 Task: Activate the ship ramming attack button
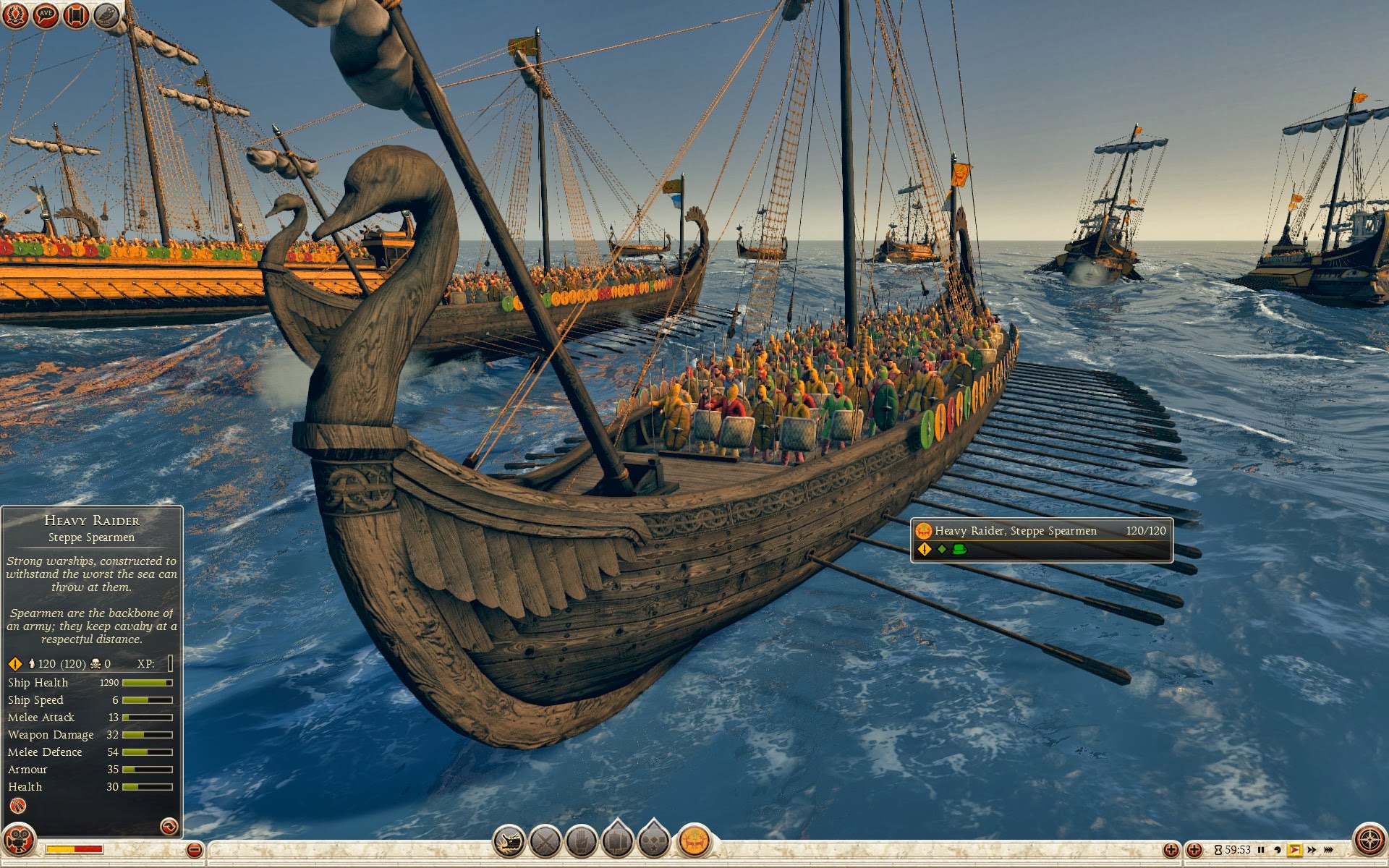pos(509,841)
